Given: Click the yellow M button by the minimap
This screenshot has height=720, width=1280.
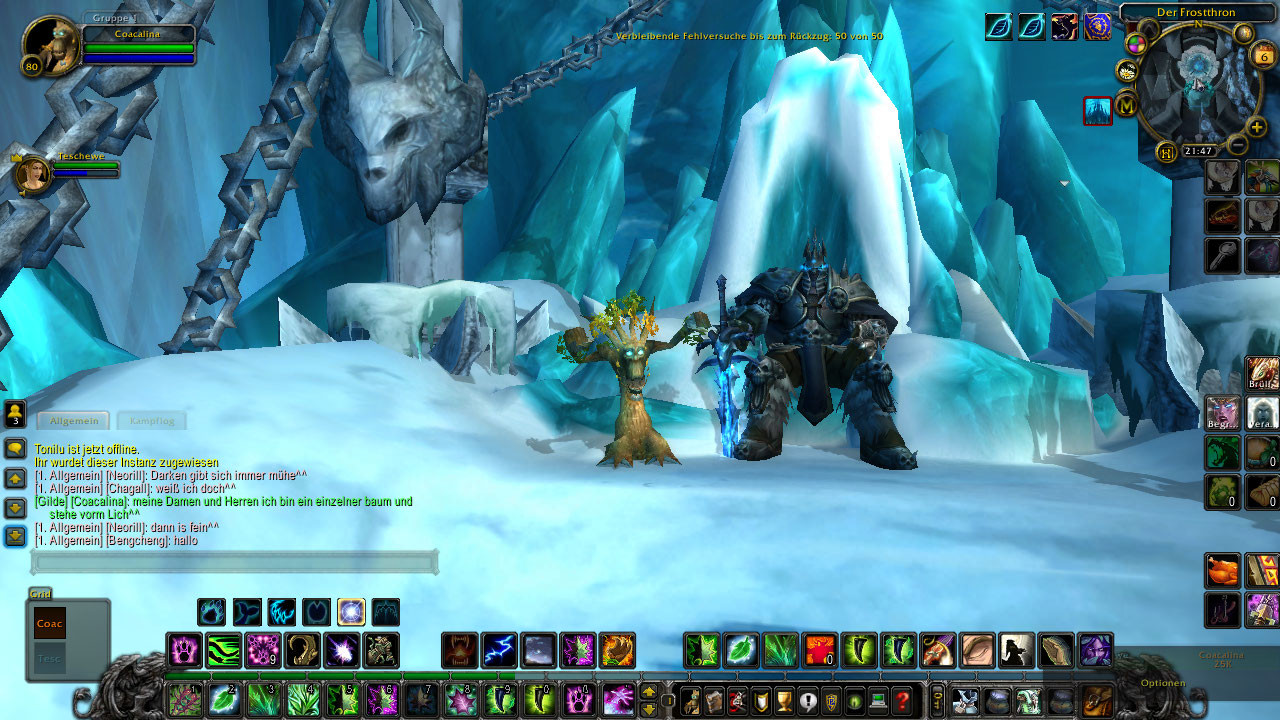Looking at the screenshot, I should tap(1127, 104).
